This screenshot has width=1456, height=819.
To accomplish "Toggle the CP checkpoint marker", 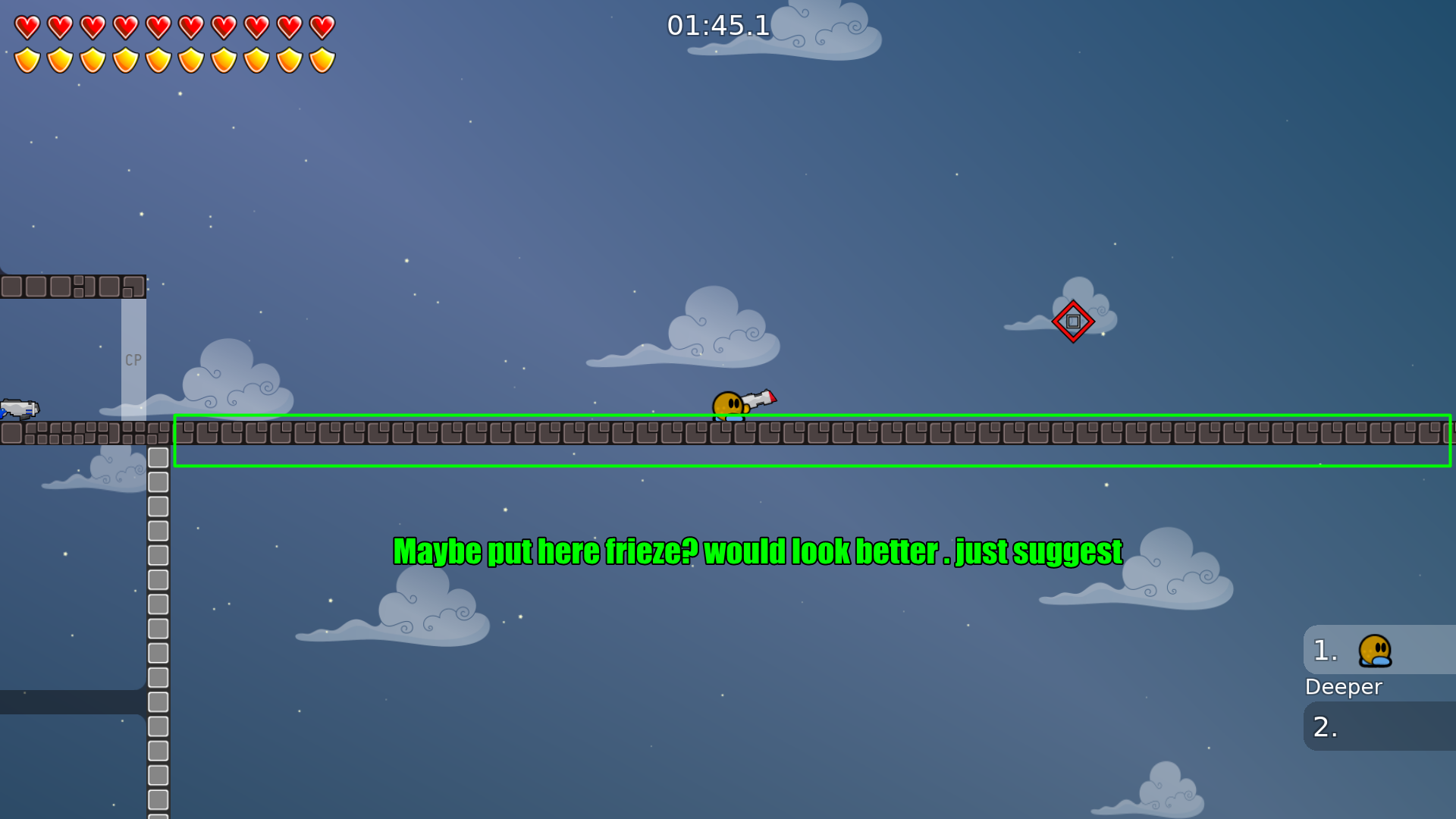I will (133, 359).
